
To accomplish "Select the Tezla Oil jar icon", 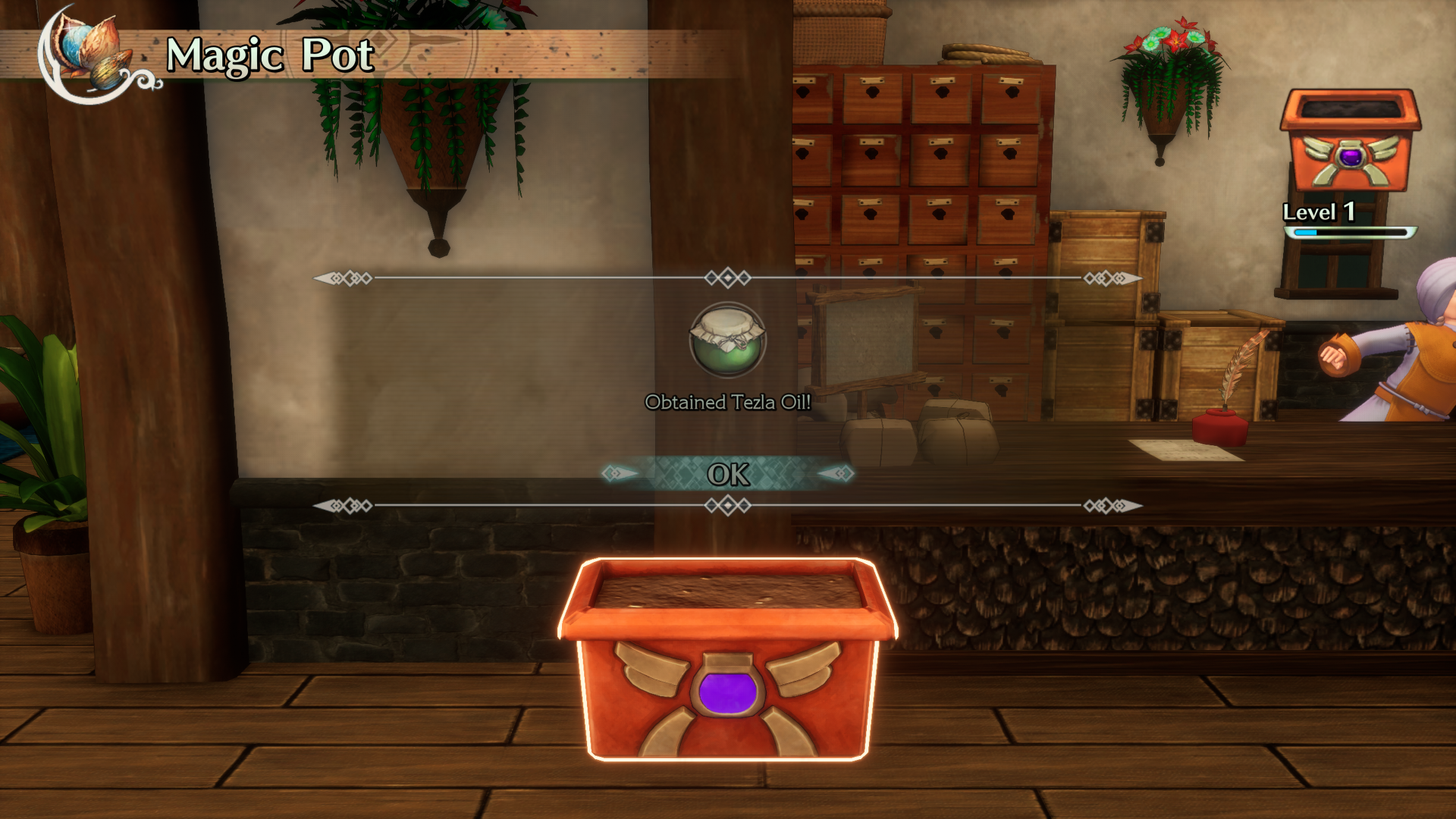I will pyautogui.click(x=726, y=343).
